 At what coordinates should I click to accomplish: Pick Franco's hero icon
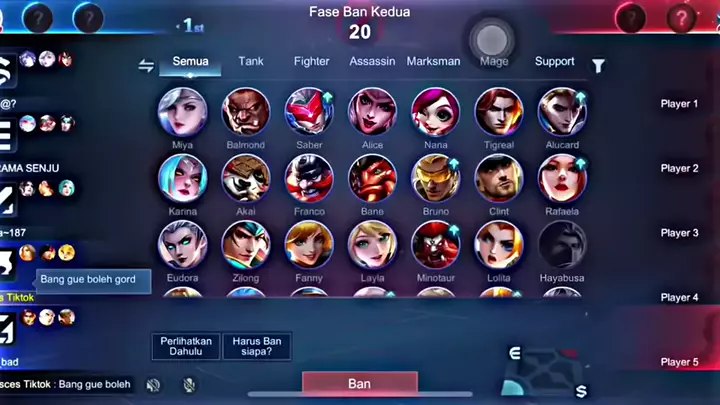[309, 178]
